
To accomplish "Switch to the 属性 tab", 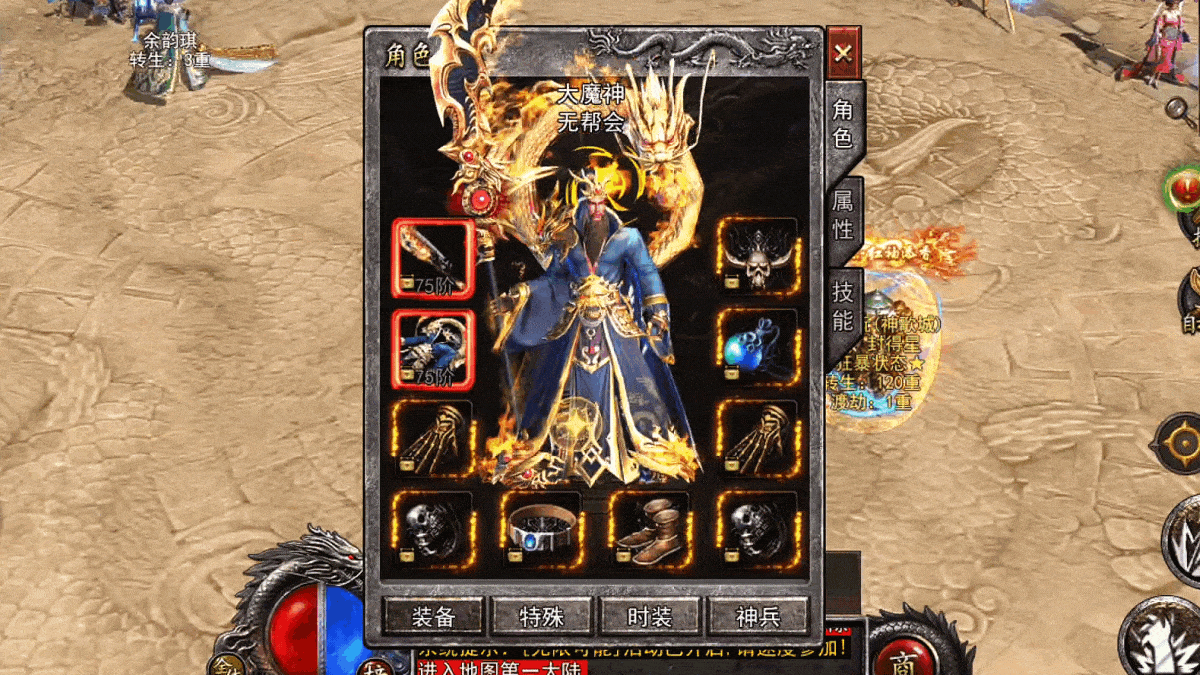I will pyautogui.click(x=843, y=214).
